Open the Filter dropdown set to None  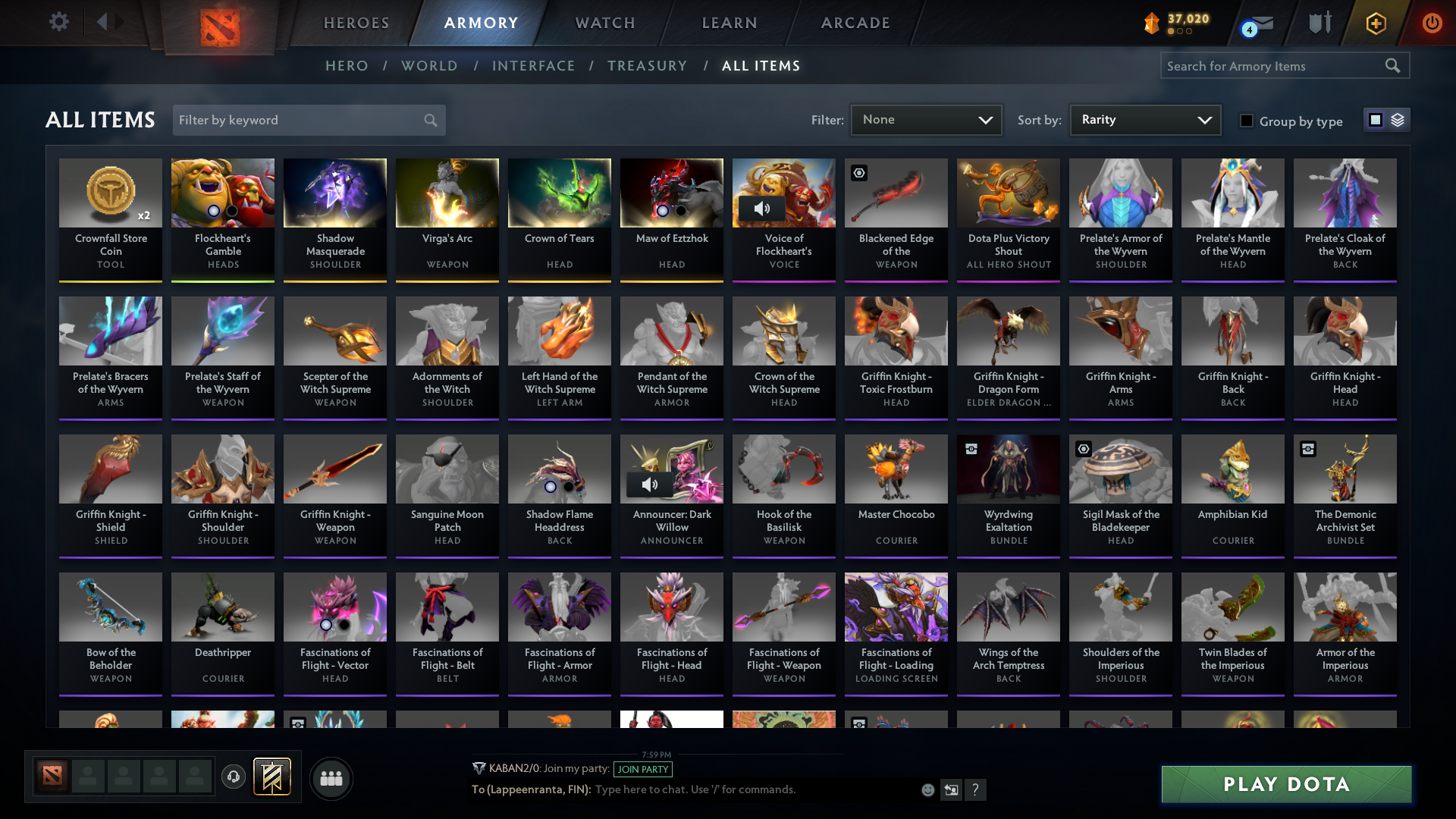click(925, 120)
